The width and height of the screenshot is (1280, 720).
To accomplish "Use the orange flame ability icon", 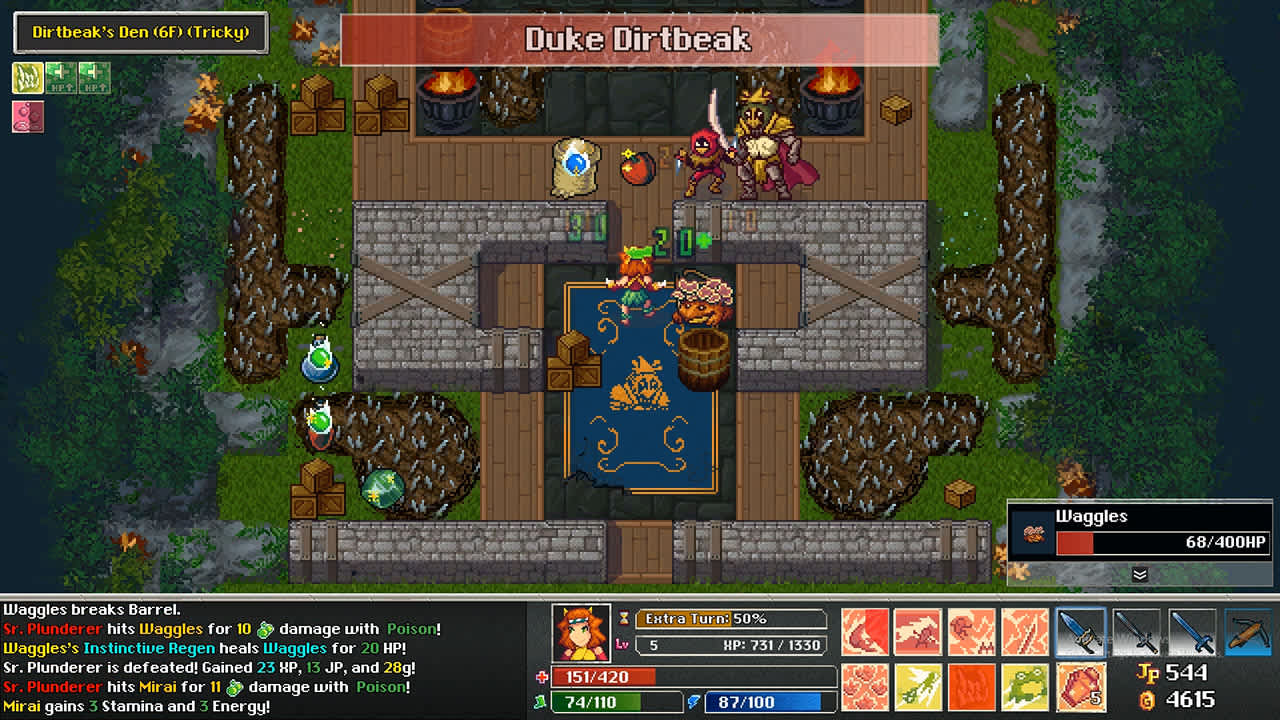I will [x=972, y=686].
